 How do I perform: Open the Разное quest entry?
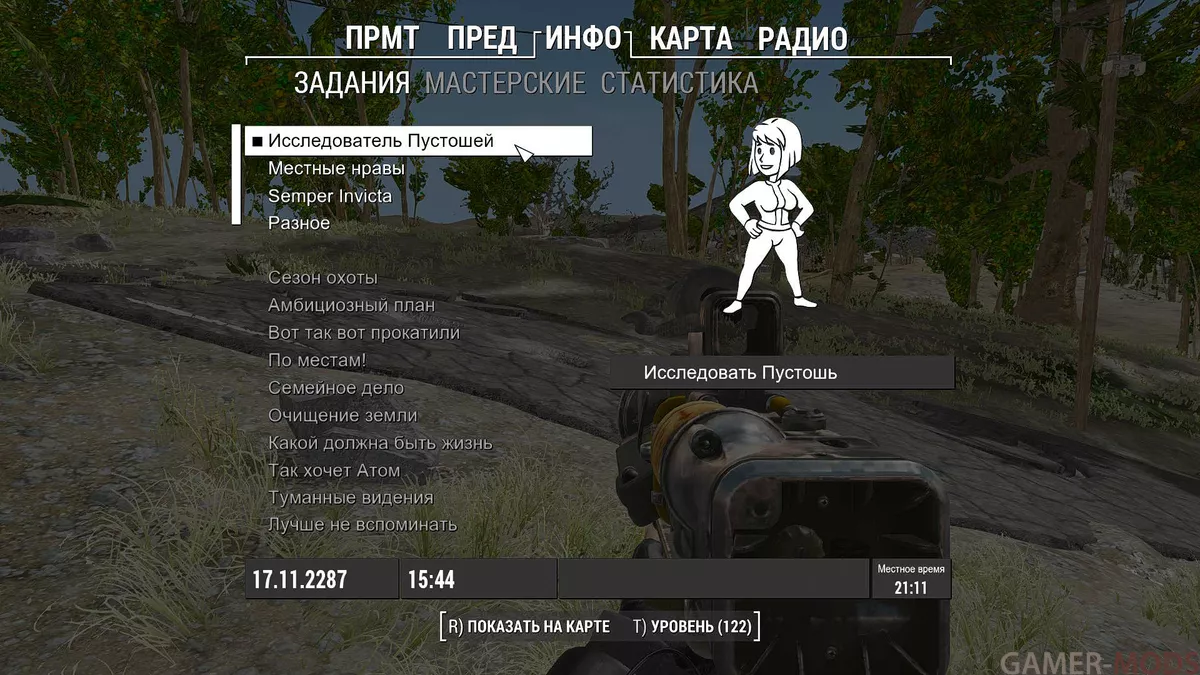tap(299, 223)
